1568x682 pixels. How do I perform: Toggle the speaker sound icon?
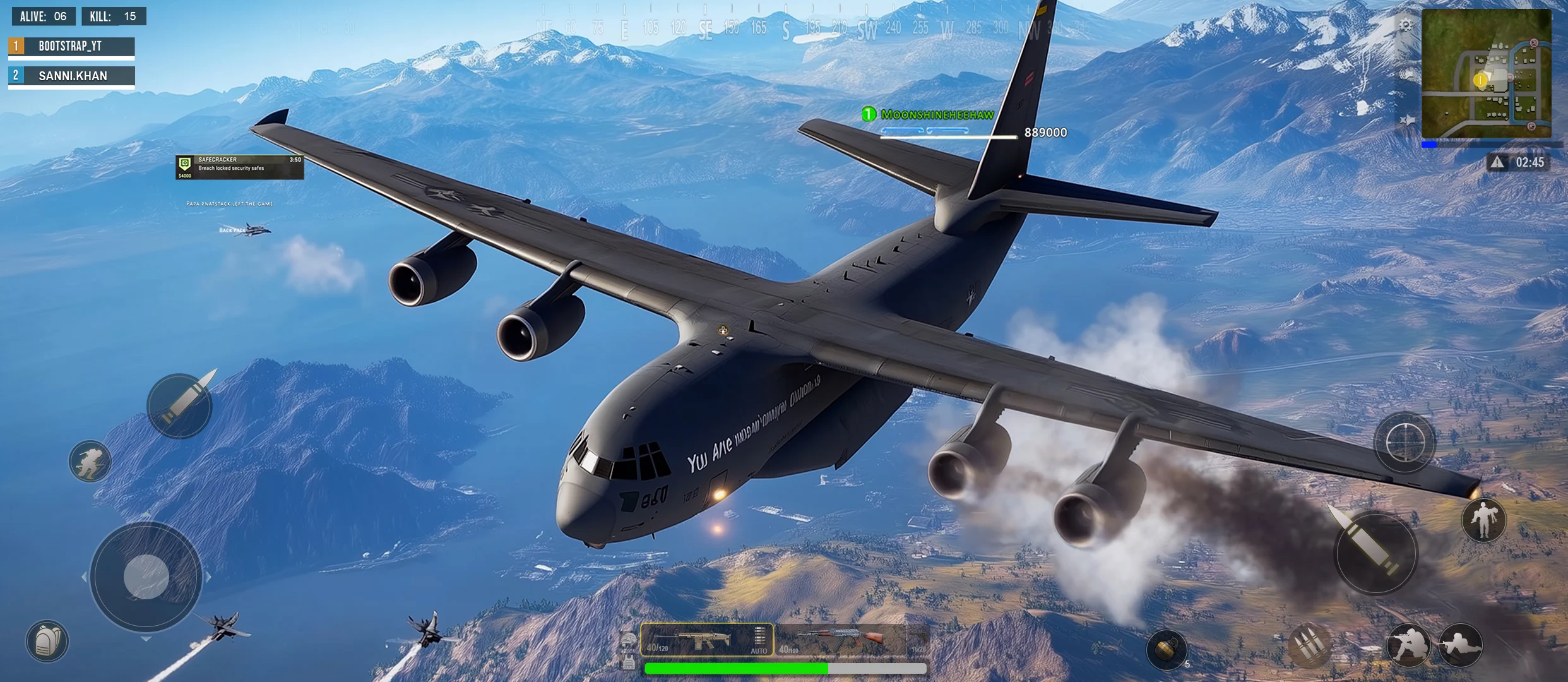[x=1407, y=75]
